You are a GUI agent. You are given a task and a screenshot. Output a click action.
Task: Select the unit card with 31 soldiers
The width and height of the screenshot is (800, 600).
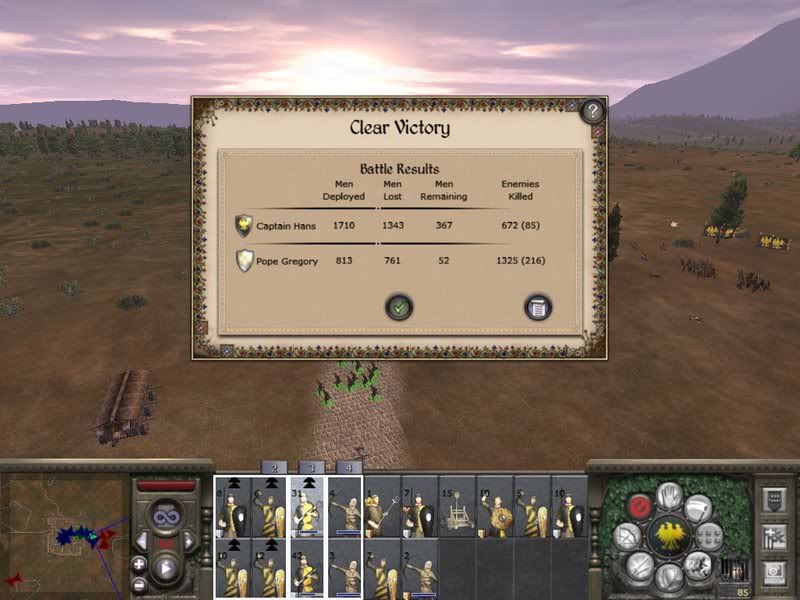(x=308, y=507)
